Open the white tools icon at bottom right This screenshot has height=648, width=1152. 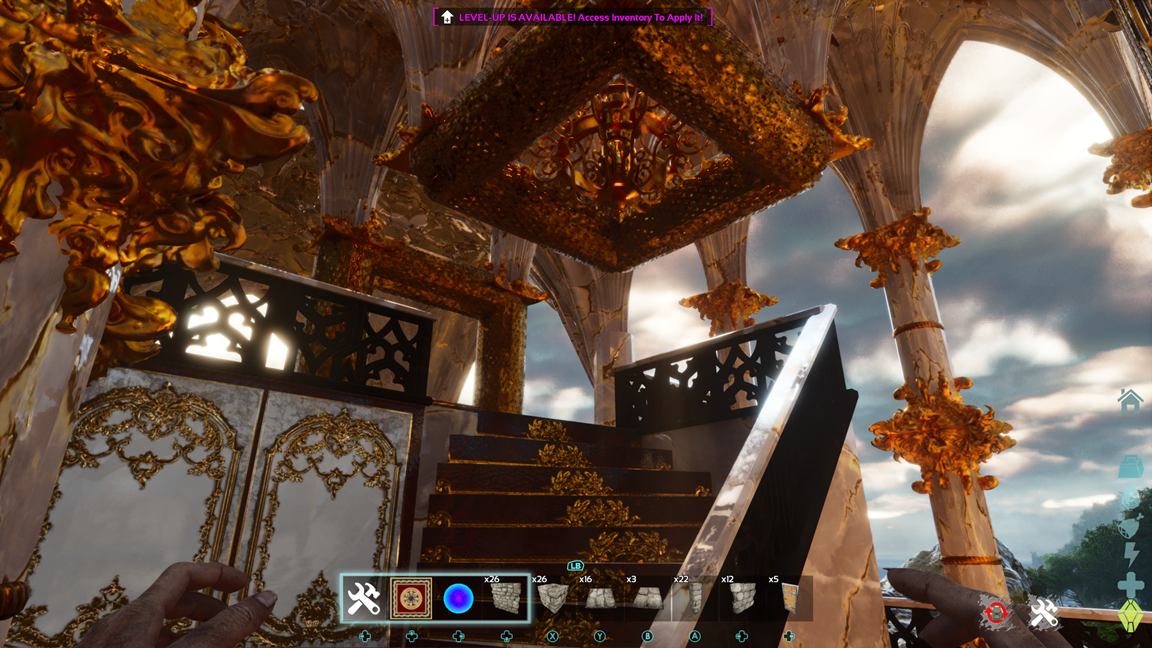point(1043,613)
